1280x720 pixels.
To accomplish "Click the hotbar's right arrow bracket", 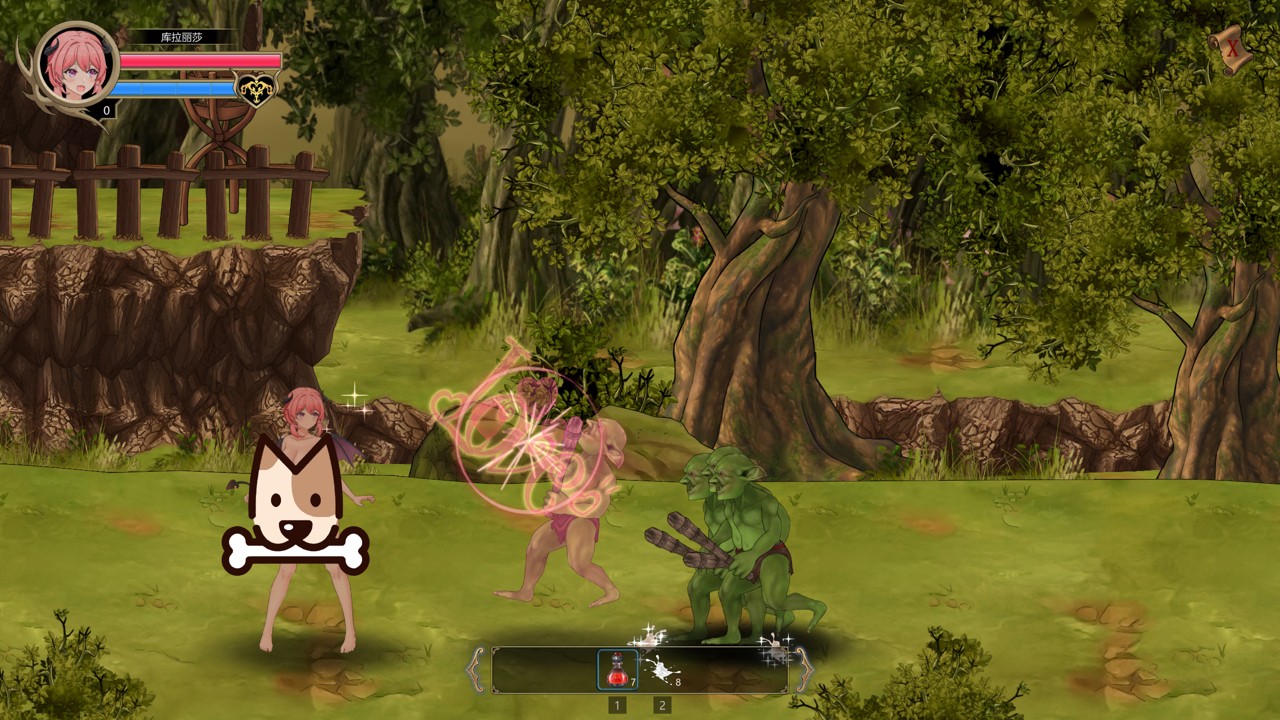I will [x=802, y=669].
